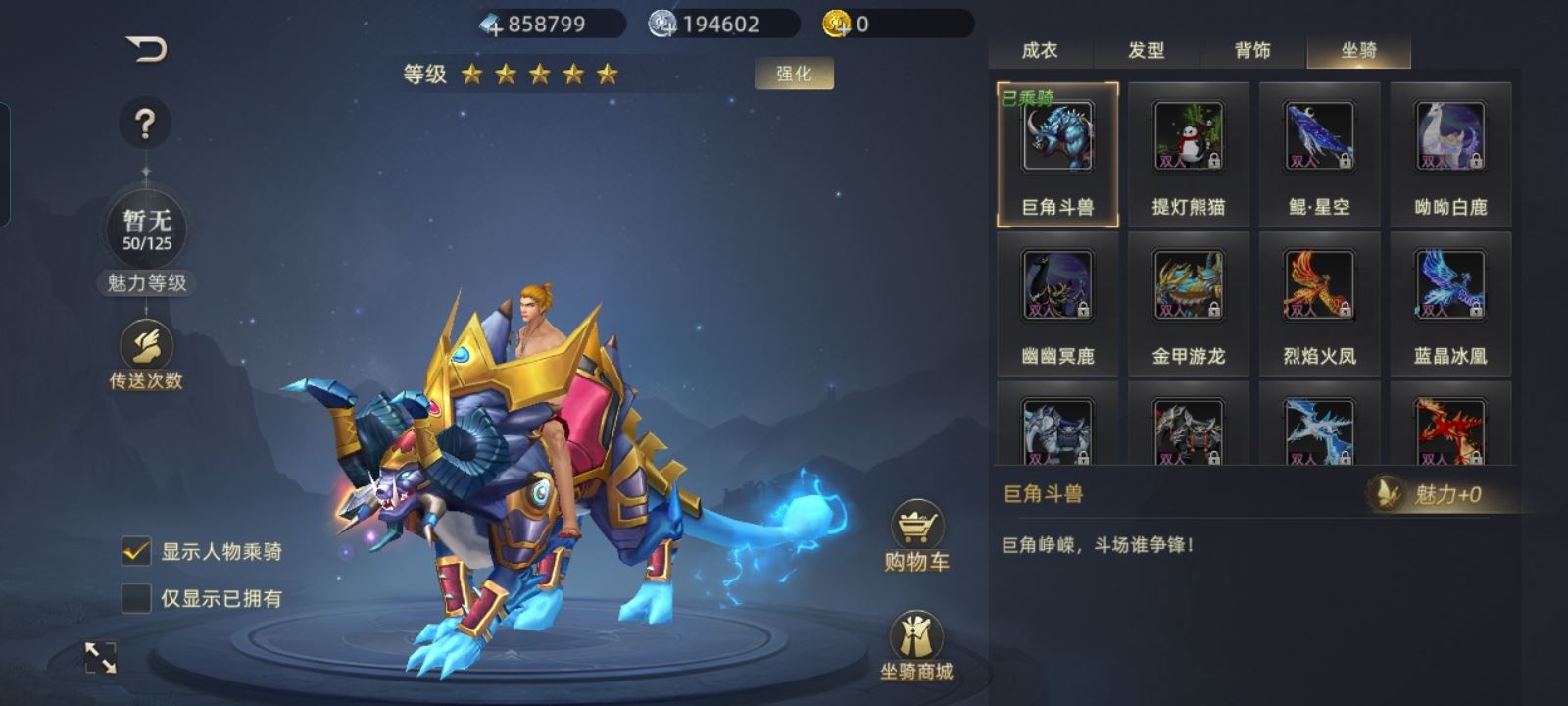Enable the 仅显示已拥有 checkbox
Viewport: 1568px width, 706px height.
136,598
